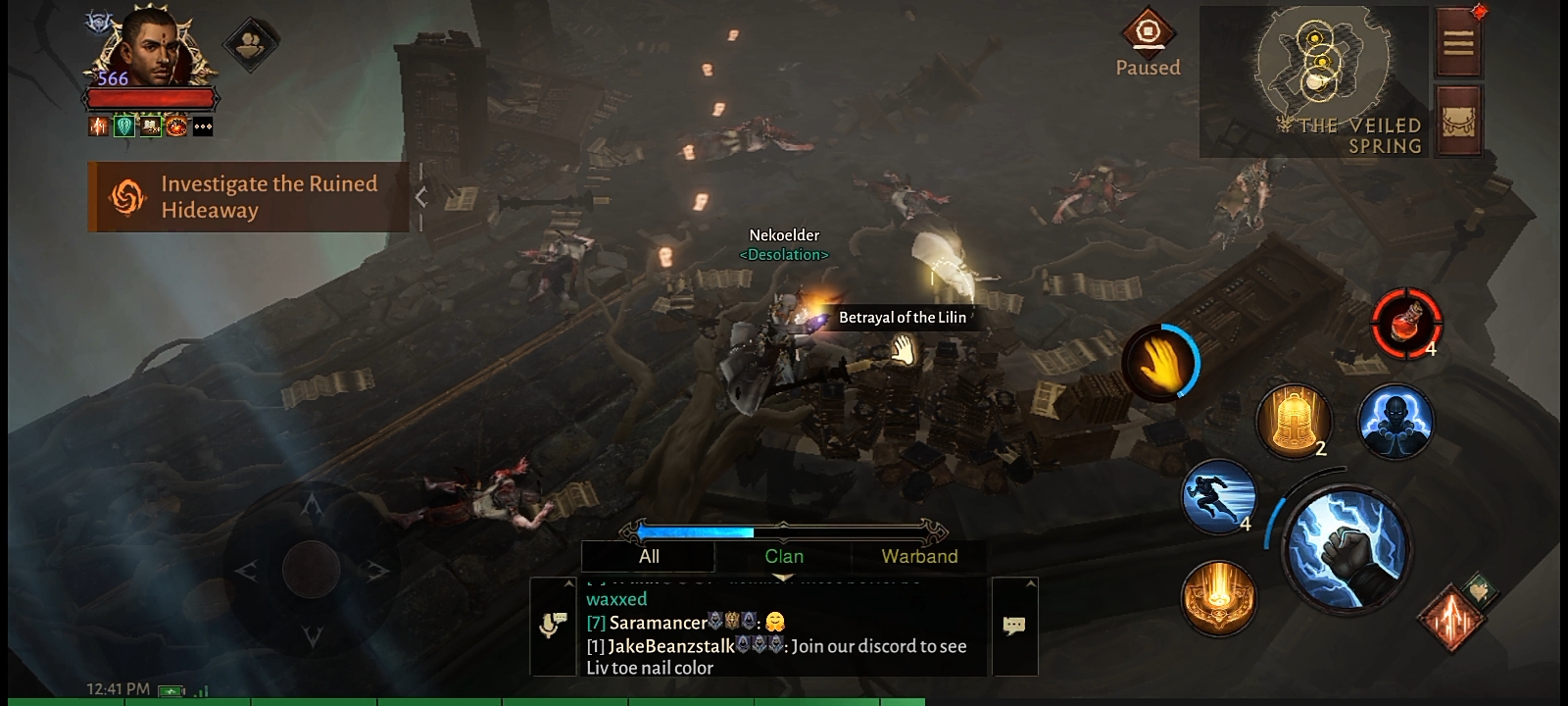
Task: Open the inventory bag icon
Action: 1458,121
